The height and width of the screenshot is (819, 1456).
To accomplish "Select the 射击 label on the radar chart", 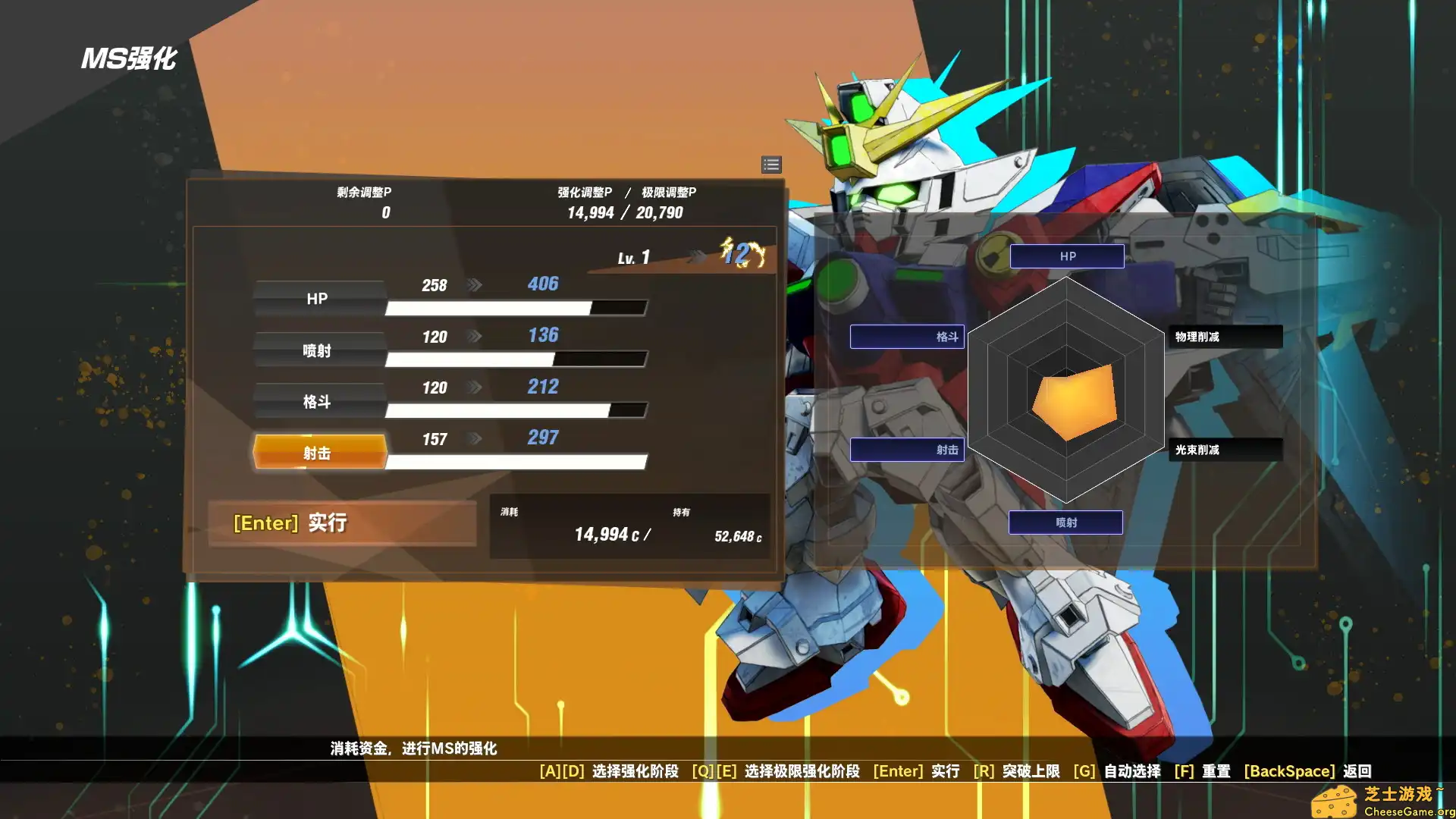I will coord(907,449).
